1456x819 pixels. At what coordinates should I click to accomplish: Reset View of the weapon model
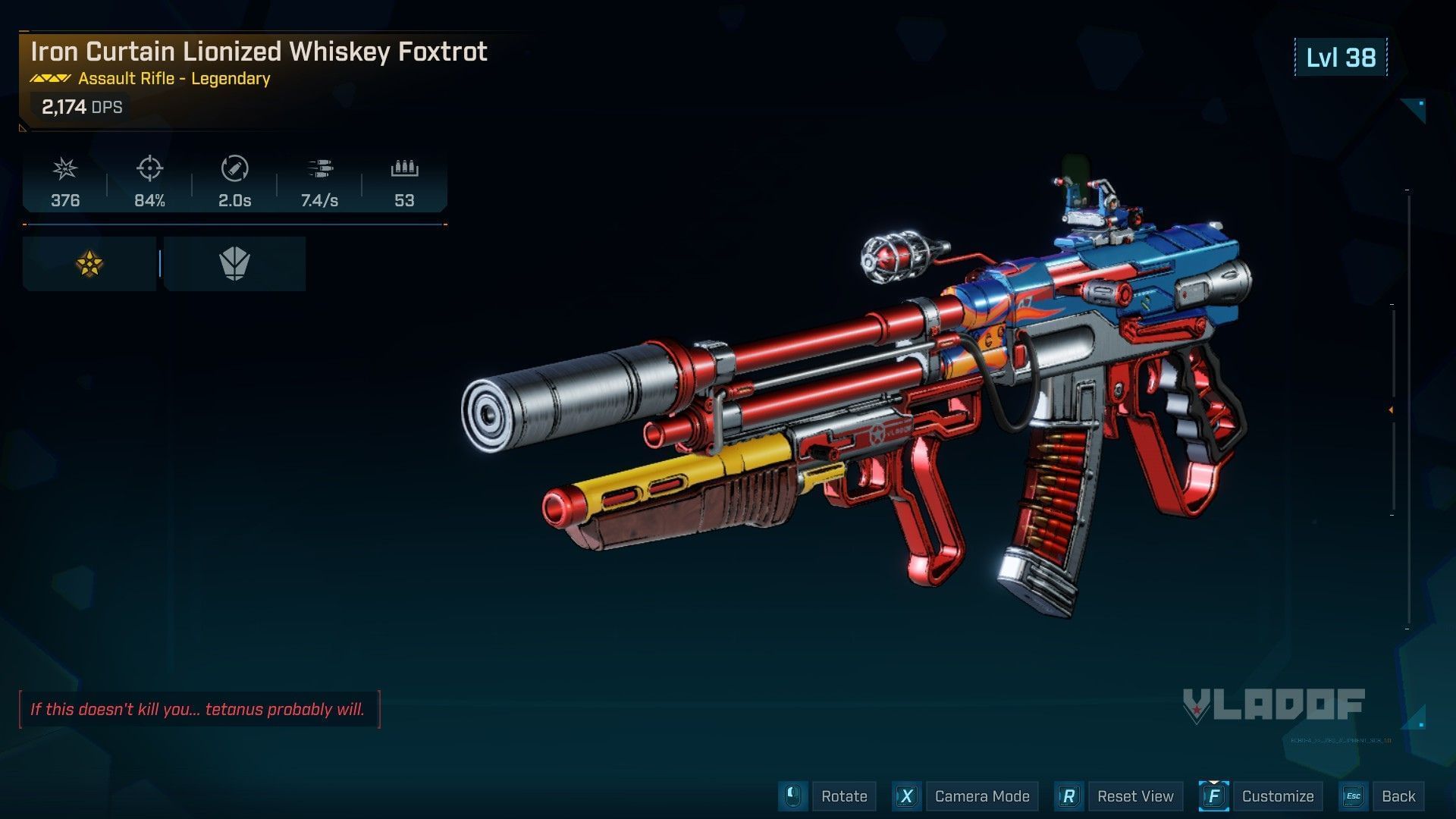click(x=1134, y=796)
